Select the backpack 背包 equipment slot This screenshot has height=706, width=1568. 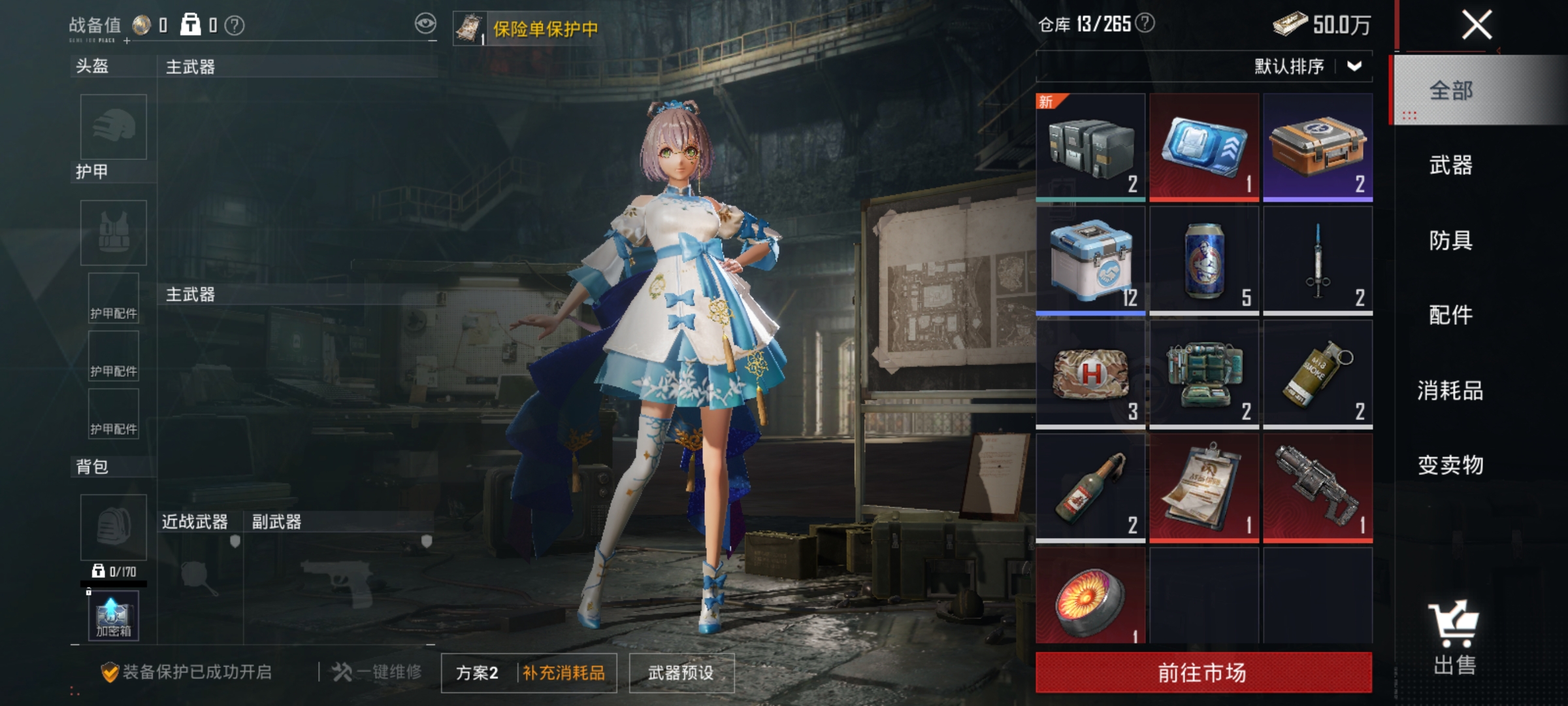(112, 527)
